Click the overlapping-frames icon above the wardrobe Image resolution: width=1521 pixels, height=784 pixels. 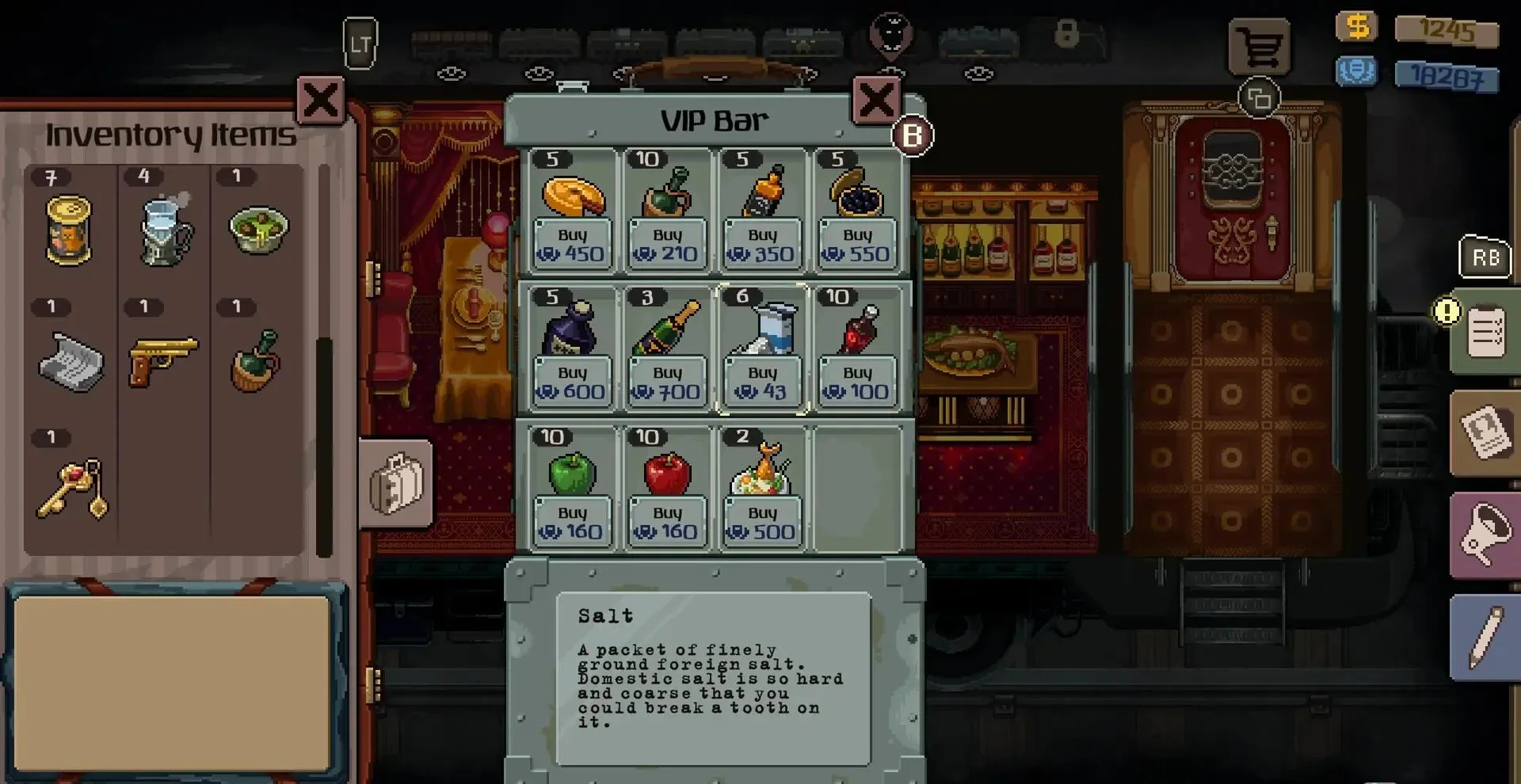[1260, 97]
